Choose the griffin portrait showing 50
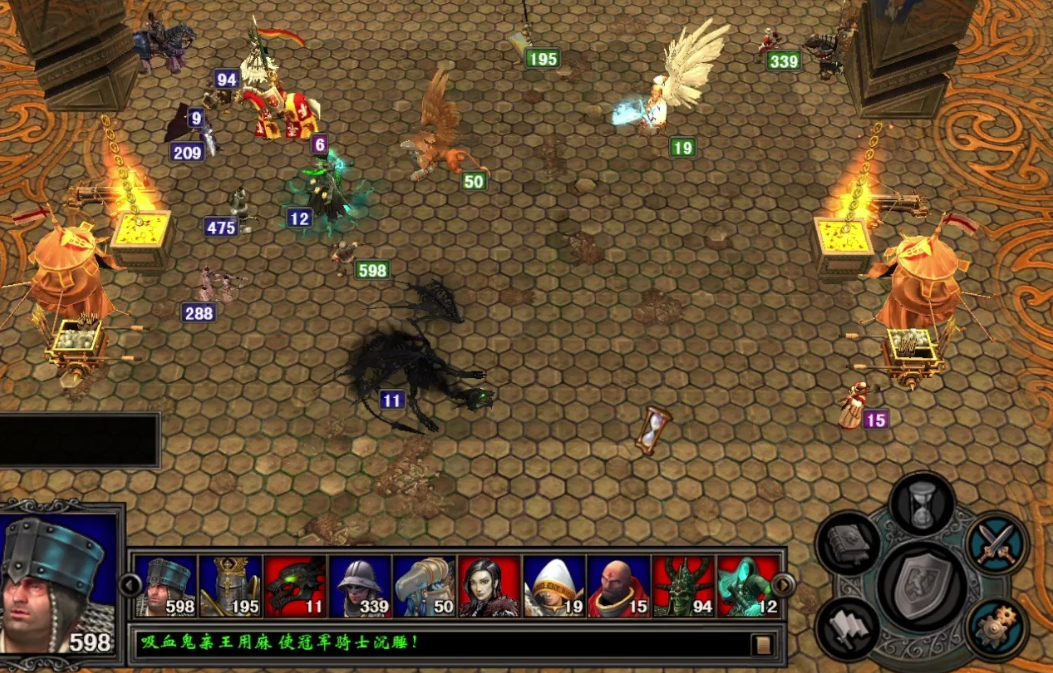Screen dimensions: 1053x673 [x=425, y=586]
